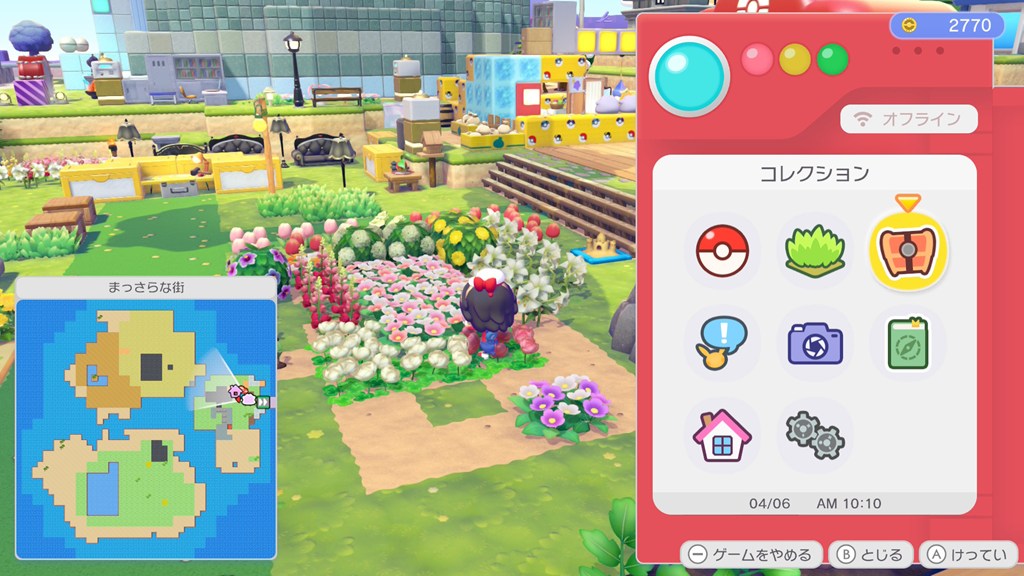
Task: Select the green grass habitat icon
Action: click(x=815, y=251)
